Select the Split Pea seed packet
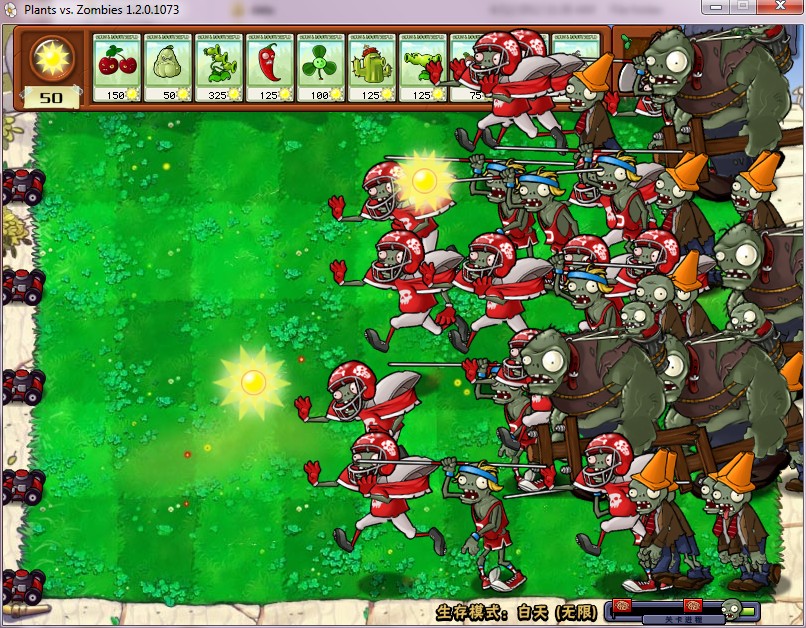 pyautogui.click(x=423, y=67)
